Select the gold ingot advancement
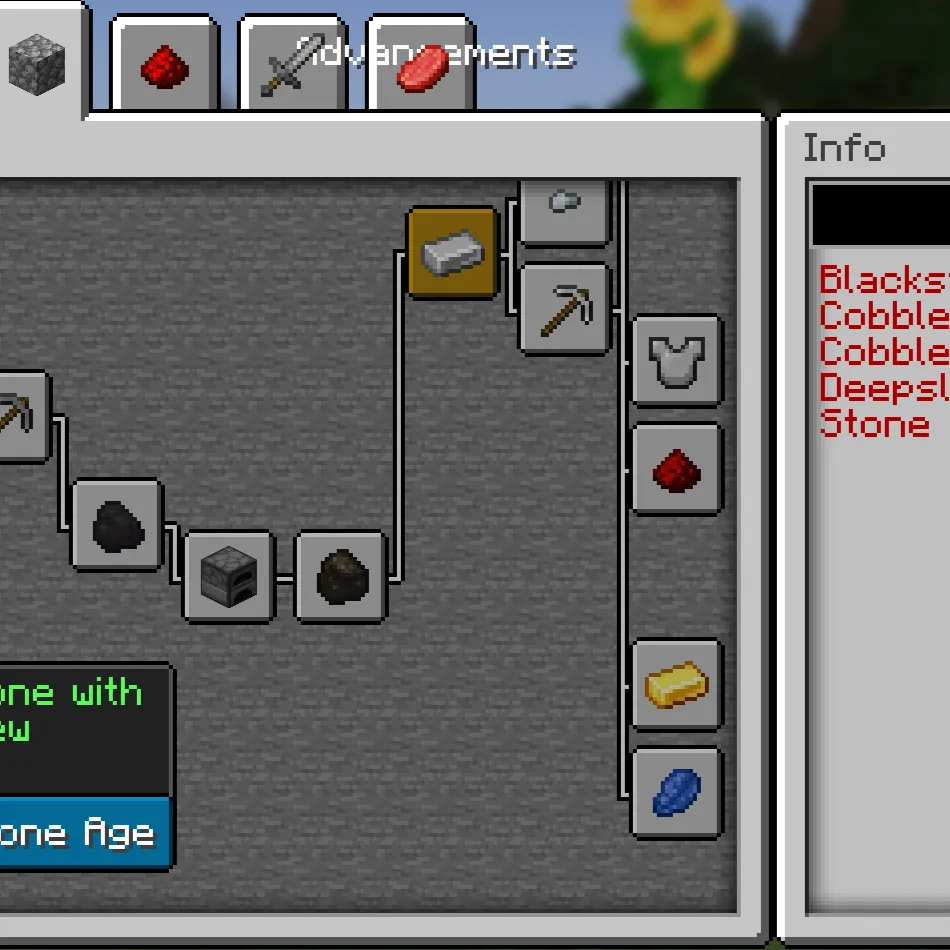Screen dimensions: 950x950 [677, 685]
